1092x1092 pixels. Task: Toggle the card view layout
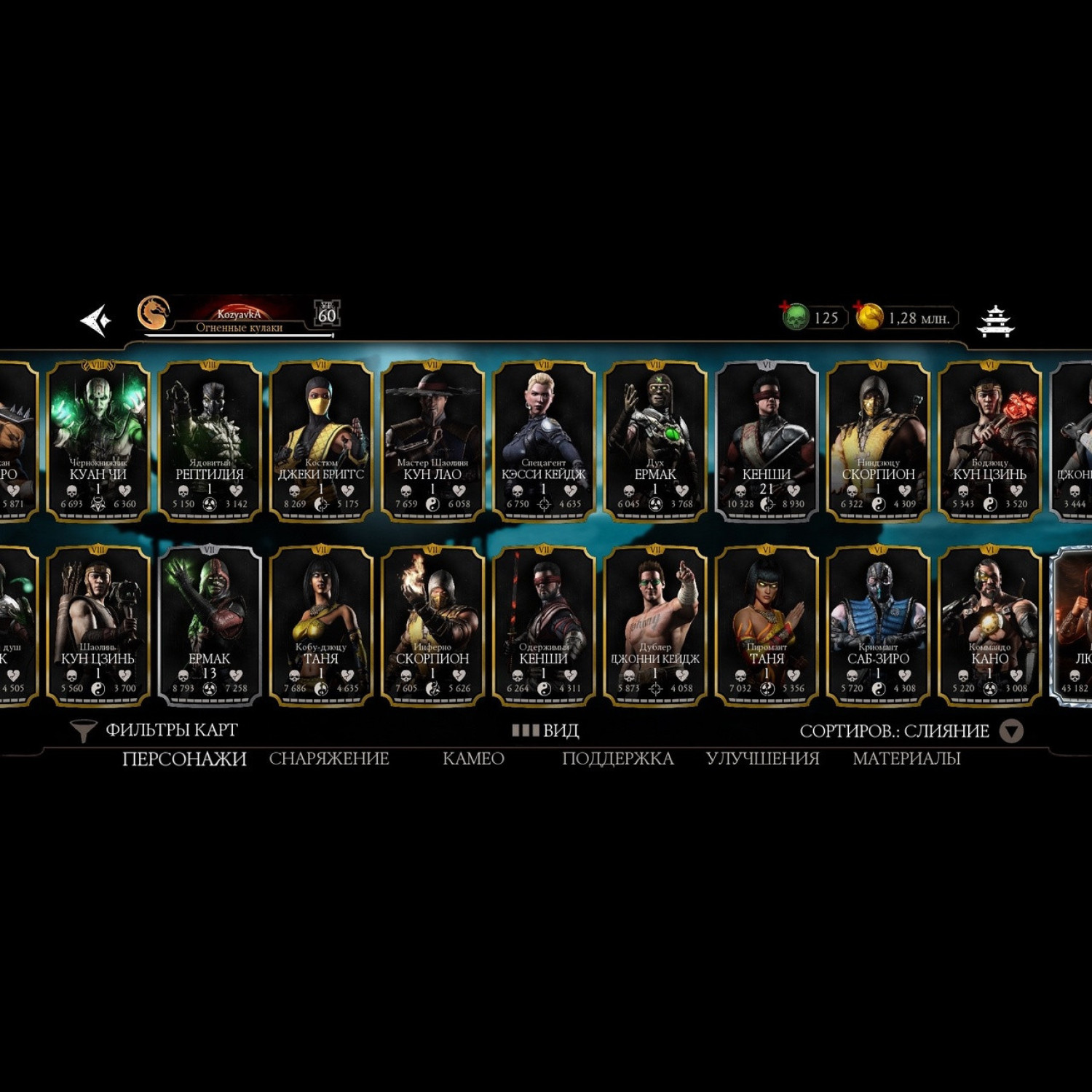tap(545, 730)
